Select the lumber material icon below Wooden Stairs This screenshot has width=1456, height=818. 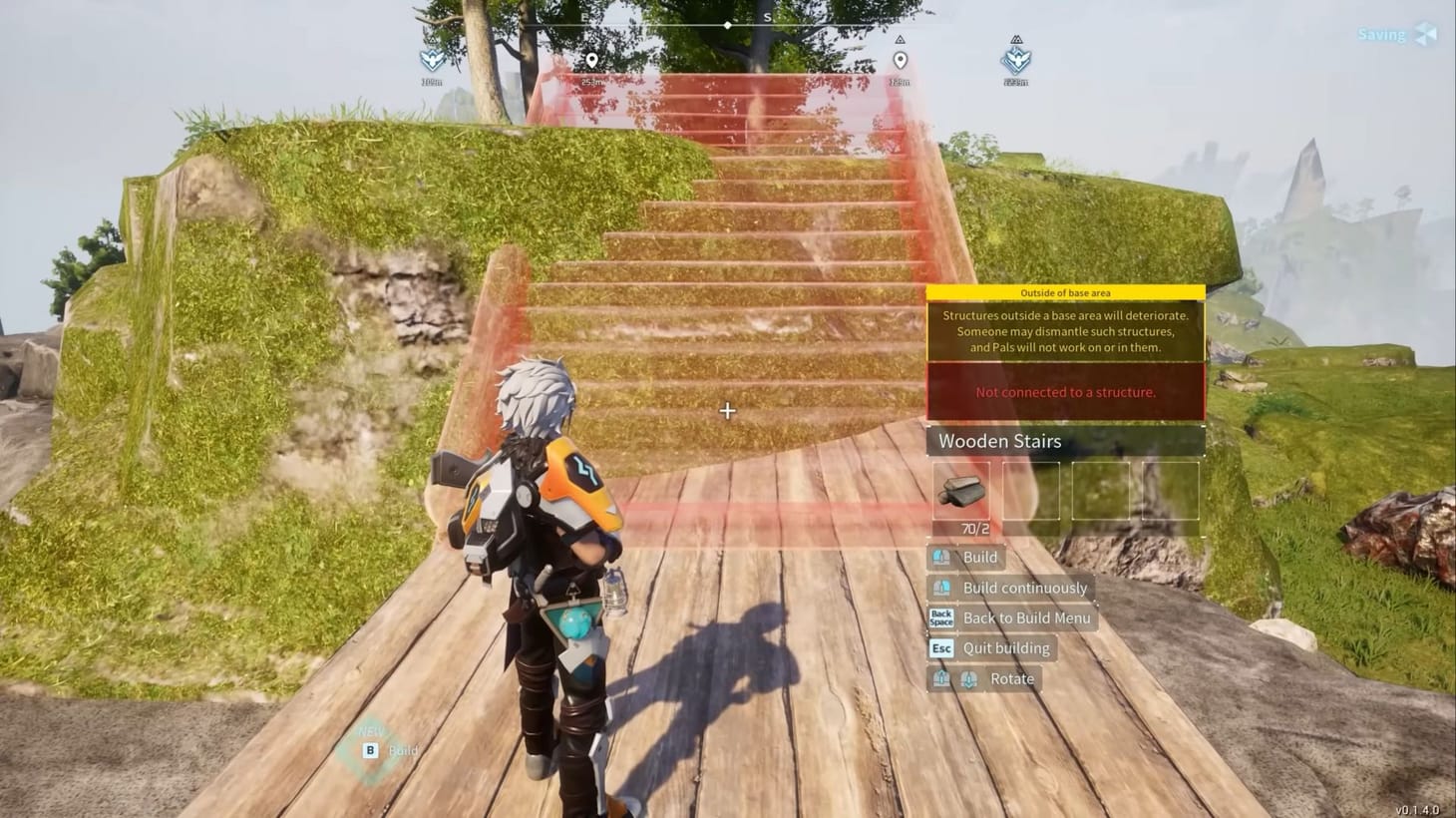coord(962,490)
